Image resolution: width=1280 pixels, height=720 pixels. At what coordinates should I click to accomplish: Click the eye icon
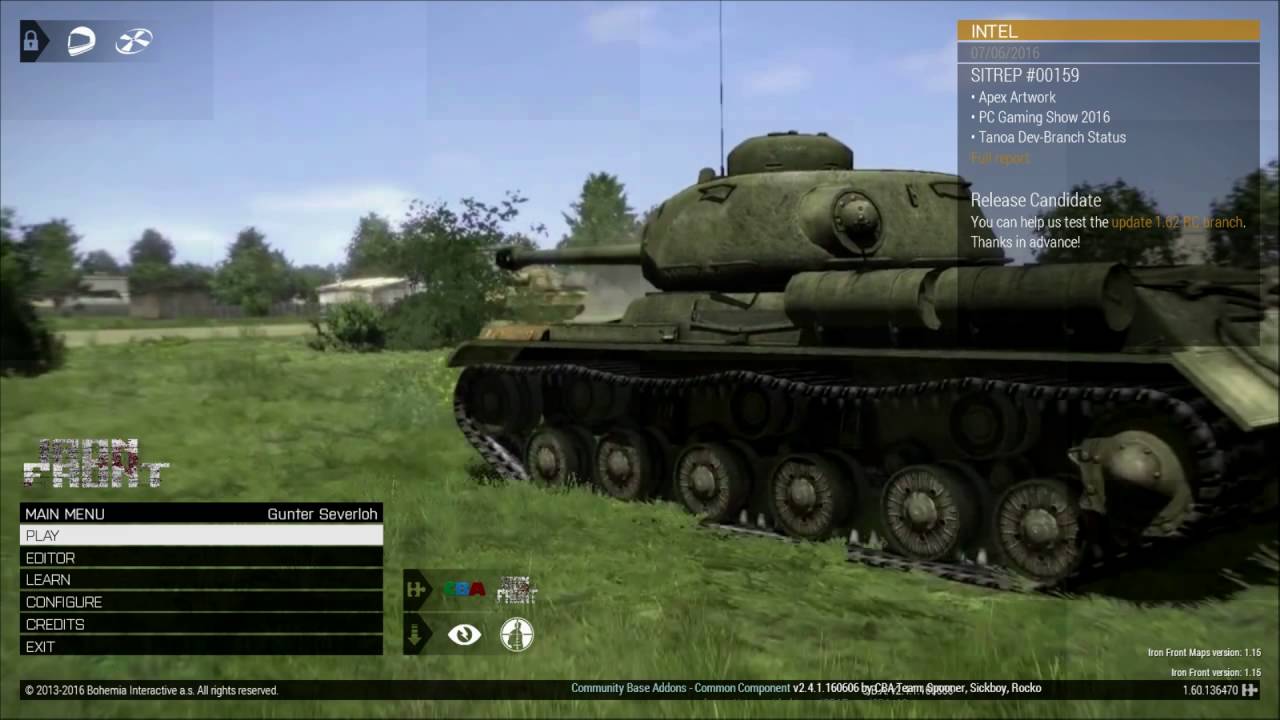coord(464,635)
